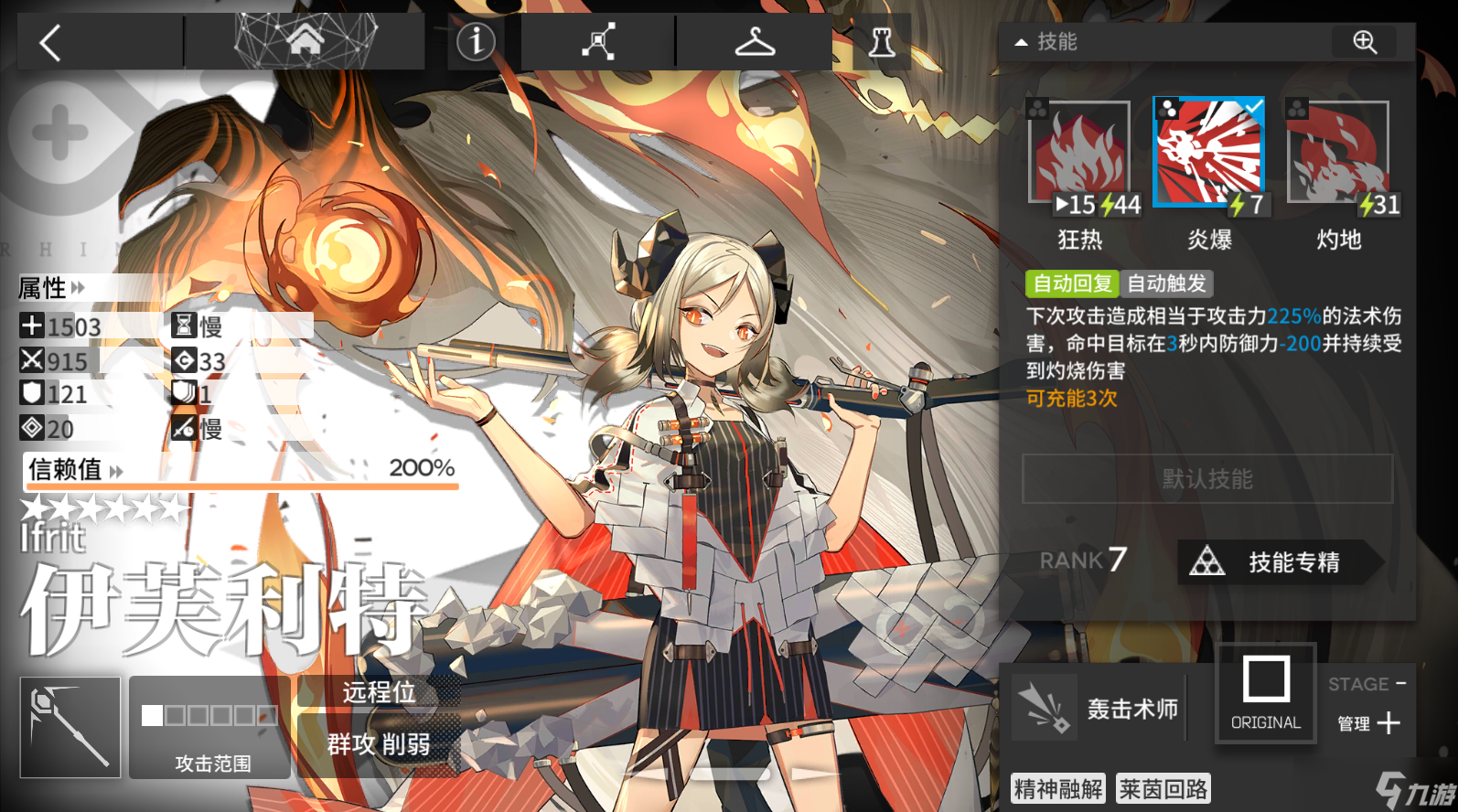The image size is (1458, 812).
Task: Collapse the 技能 panel header
Action: coord(1046,42)
